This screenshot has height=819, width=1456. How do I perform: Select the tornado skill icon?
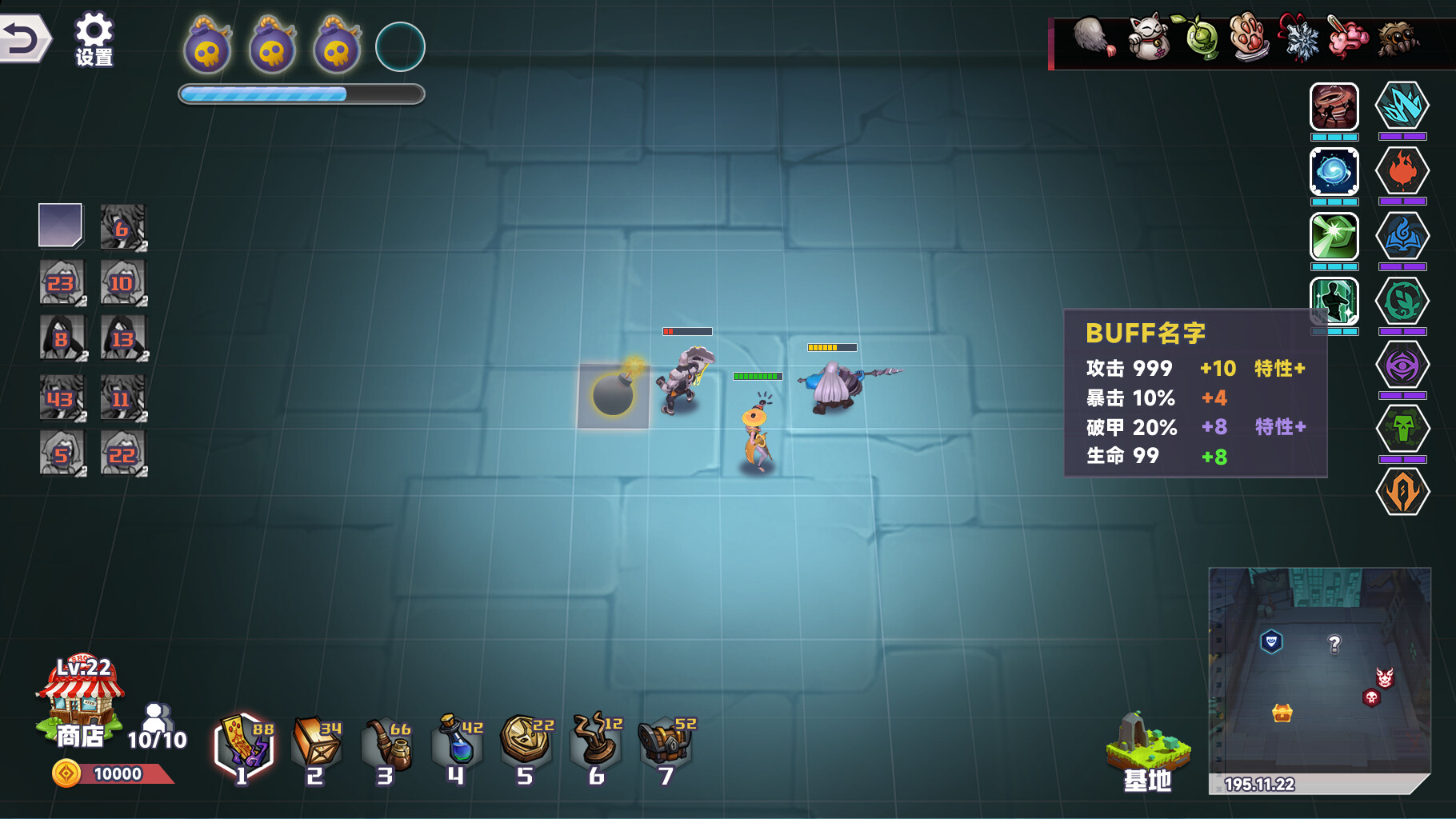(1334, 109)
